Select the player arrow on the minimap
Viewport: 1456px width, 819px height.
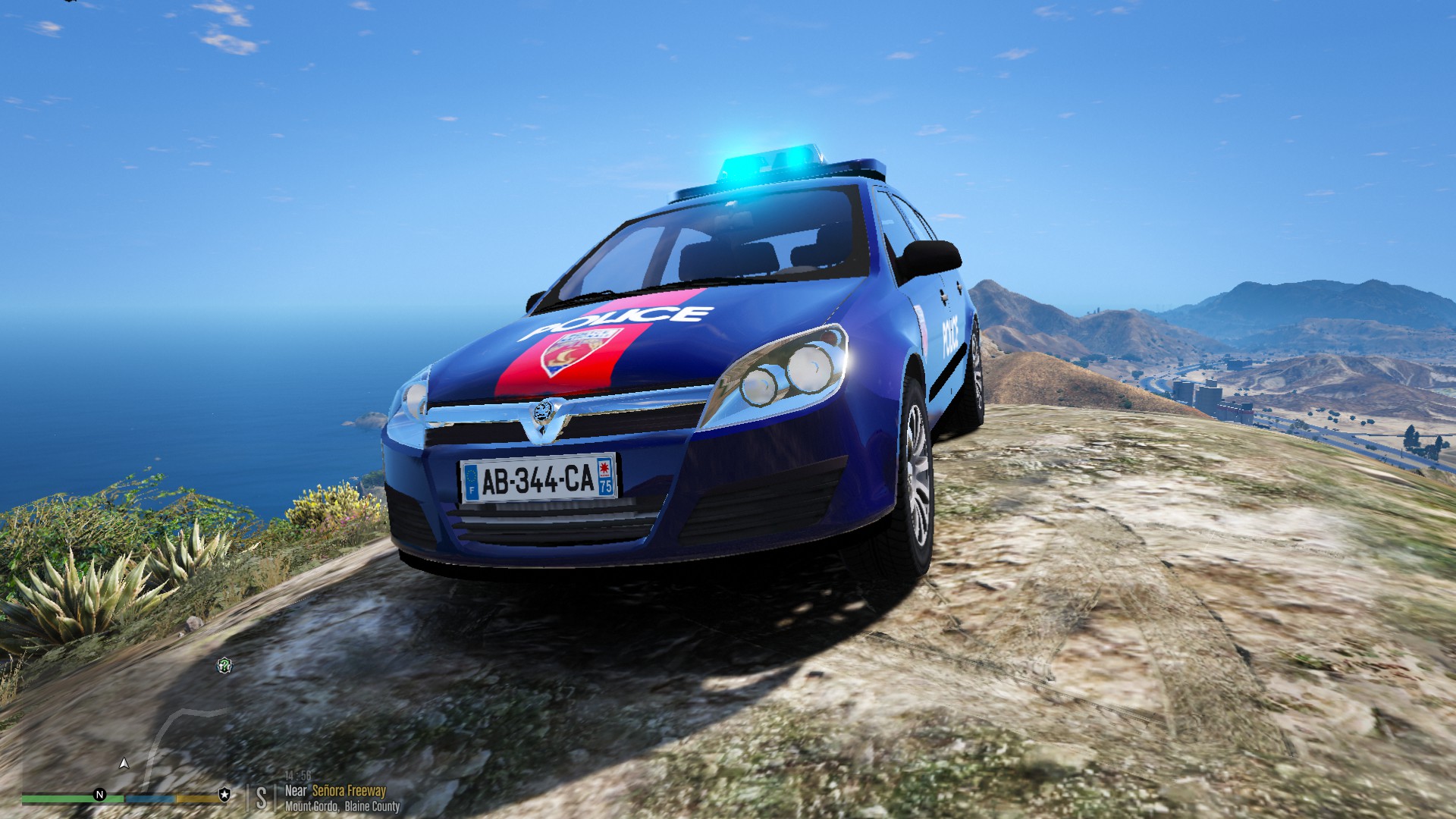click(124, 764)
